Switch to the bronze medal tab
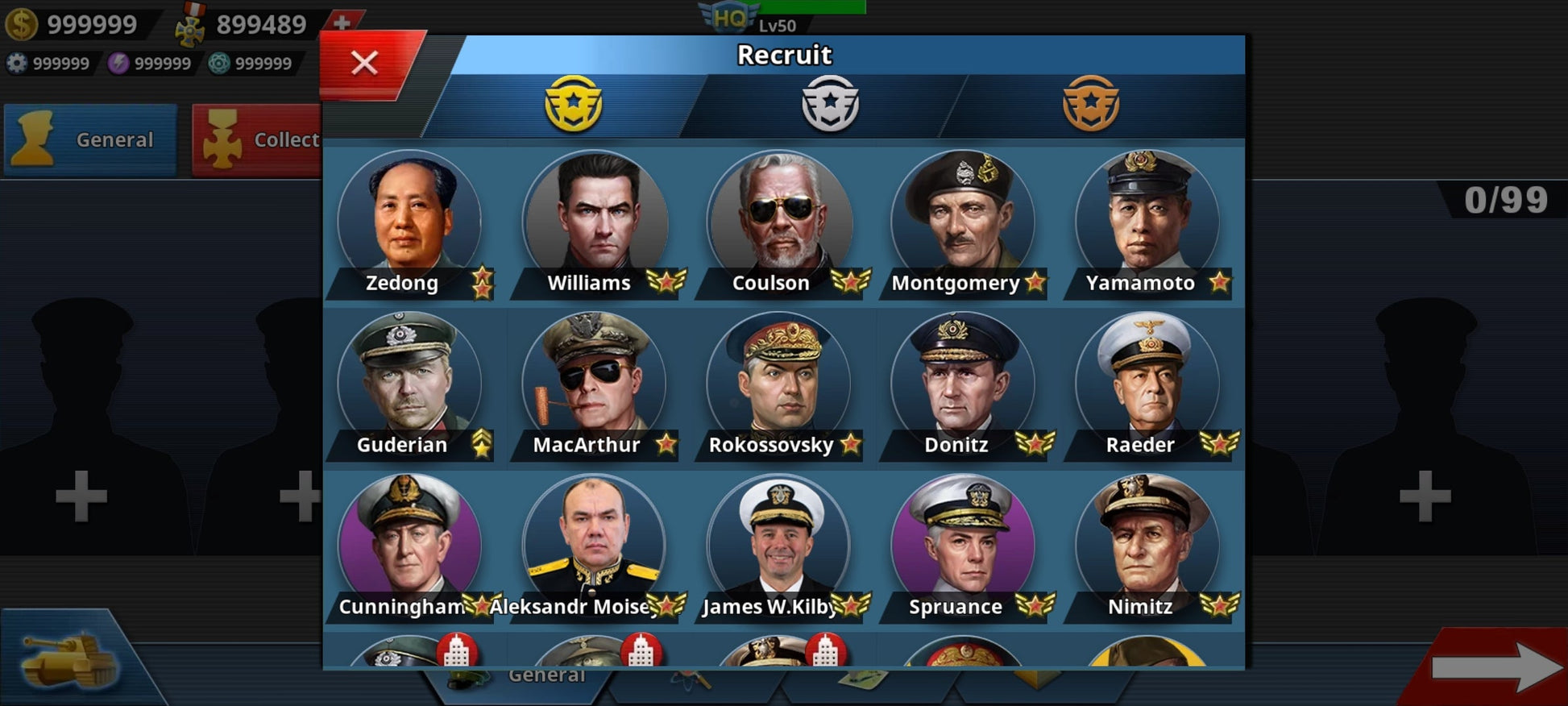 [x=1090, y=104]
